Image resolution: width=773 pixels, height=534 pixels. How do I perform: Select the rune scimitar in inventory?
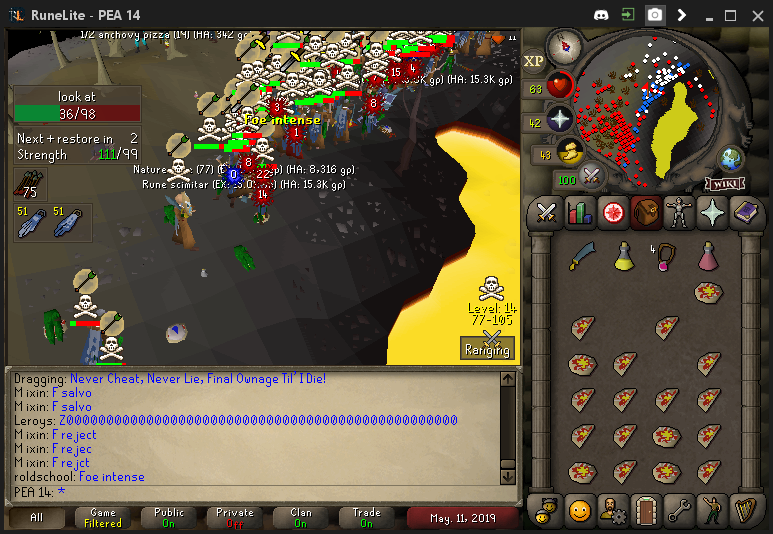pos(581,257)
